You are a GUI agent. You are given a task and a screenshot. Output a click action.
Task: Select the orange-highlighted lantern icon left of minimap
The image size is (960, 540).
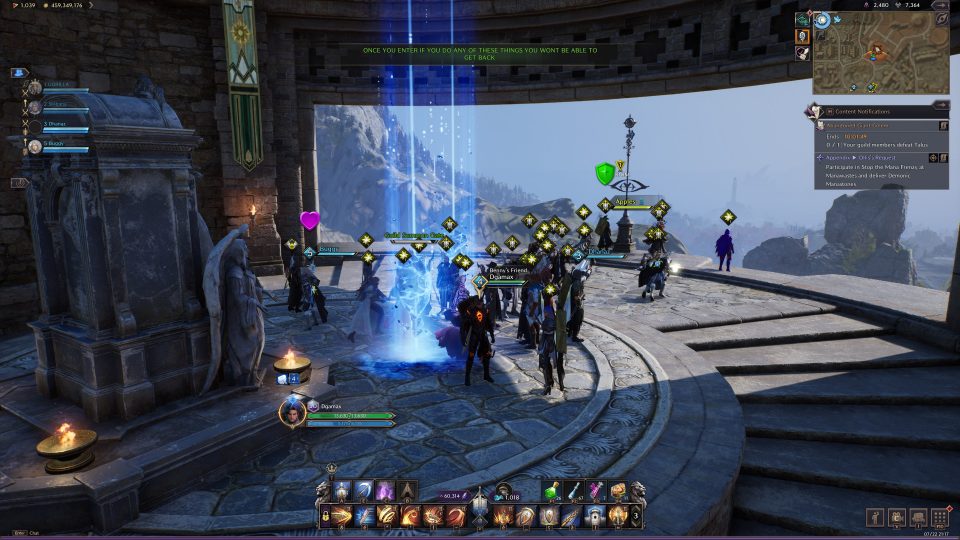802,36
